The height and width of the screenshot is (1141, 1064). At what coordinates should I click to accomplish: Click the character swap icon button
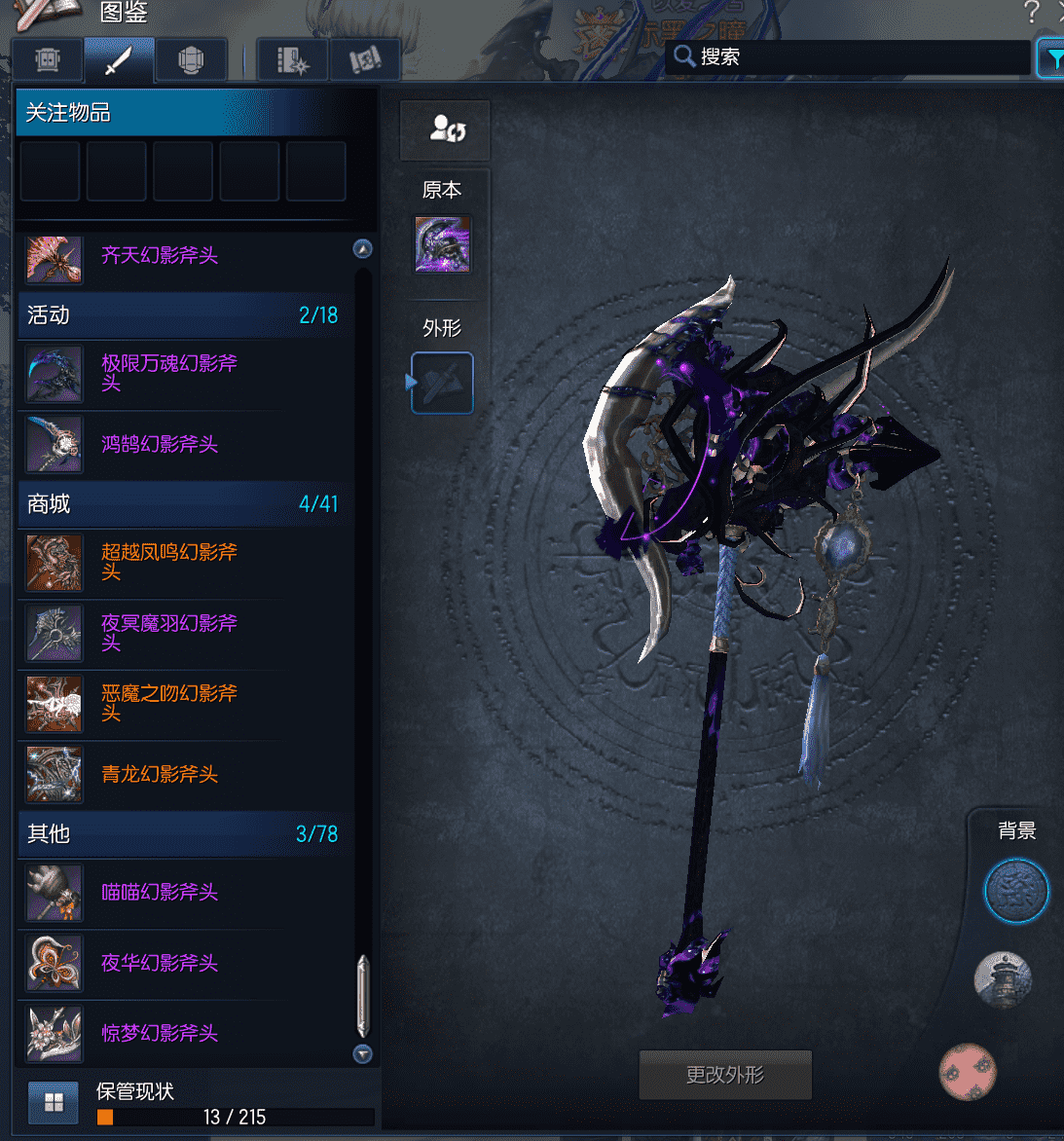pos(446,129)
